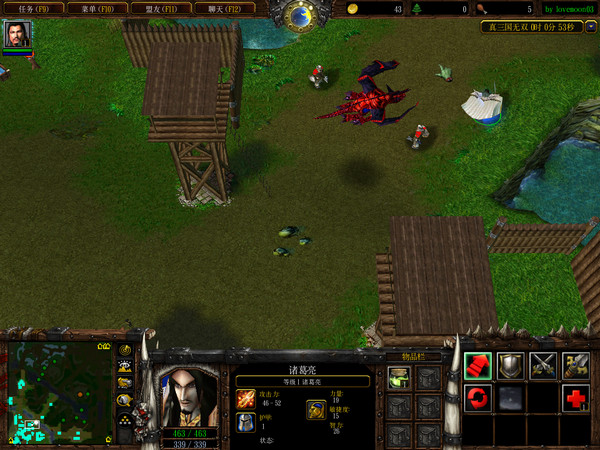Select the hero icon in the top-left corner
This screenshot has width=600, height=450.
click(17, 35)
